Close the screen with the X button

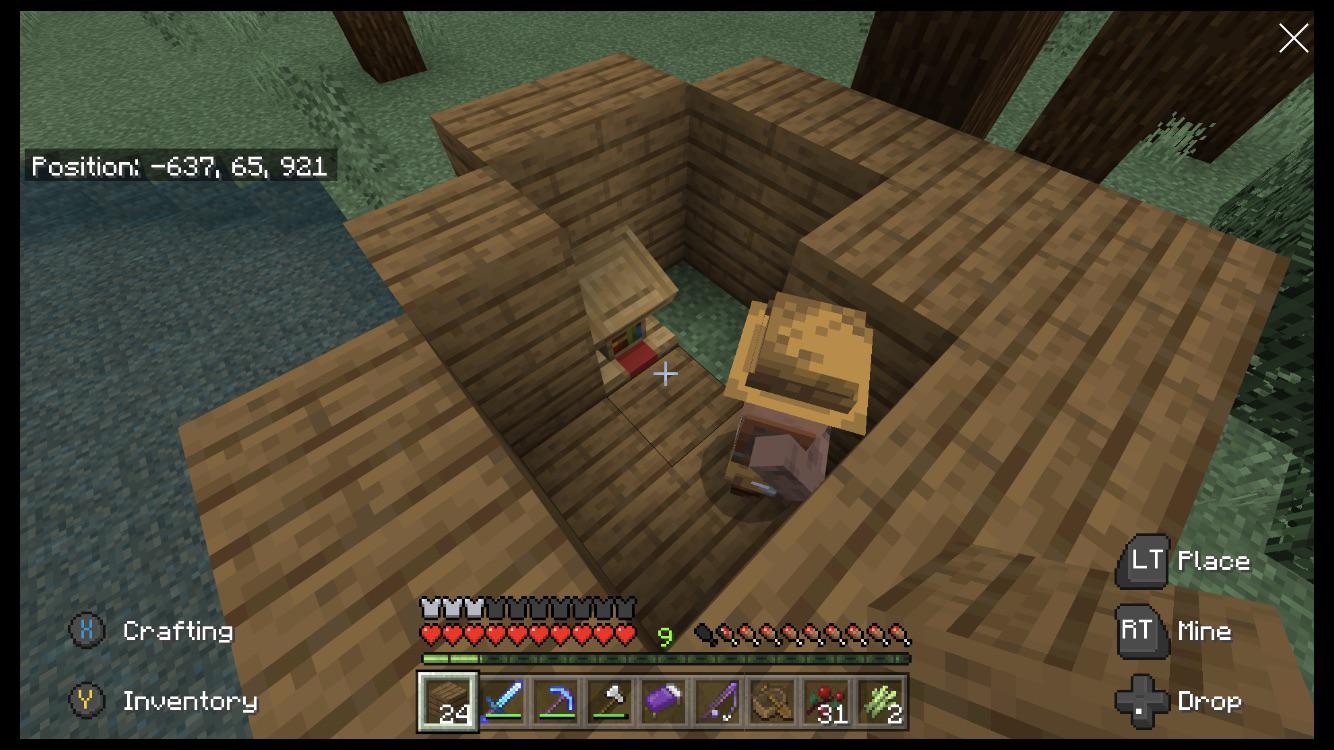click(x=1294, y=38)
